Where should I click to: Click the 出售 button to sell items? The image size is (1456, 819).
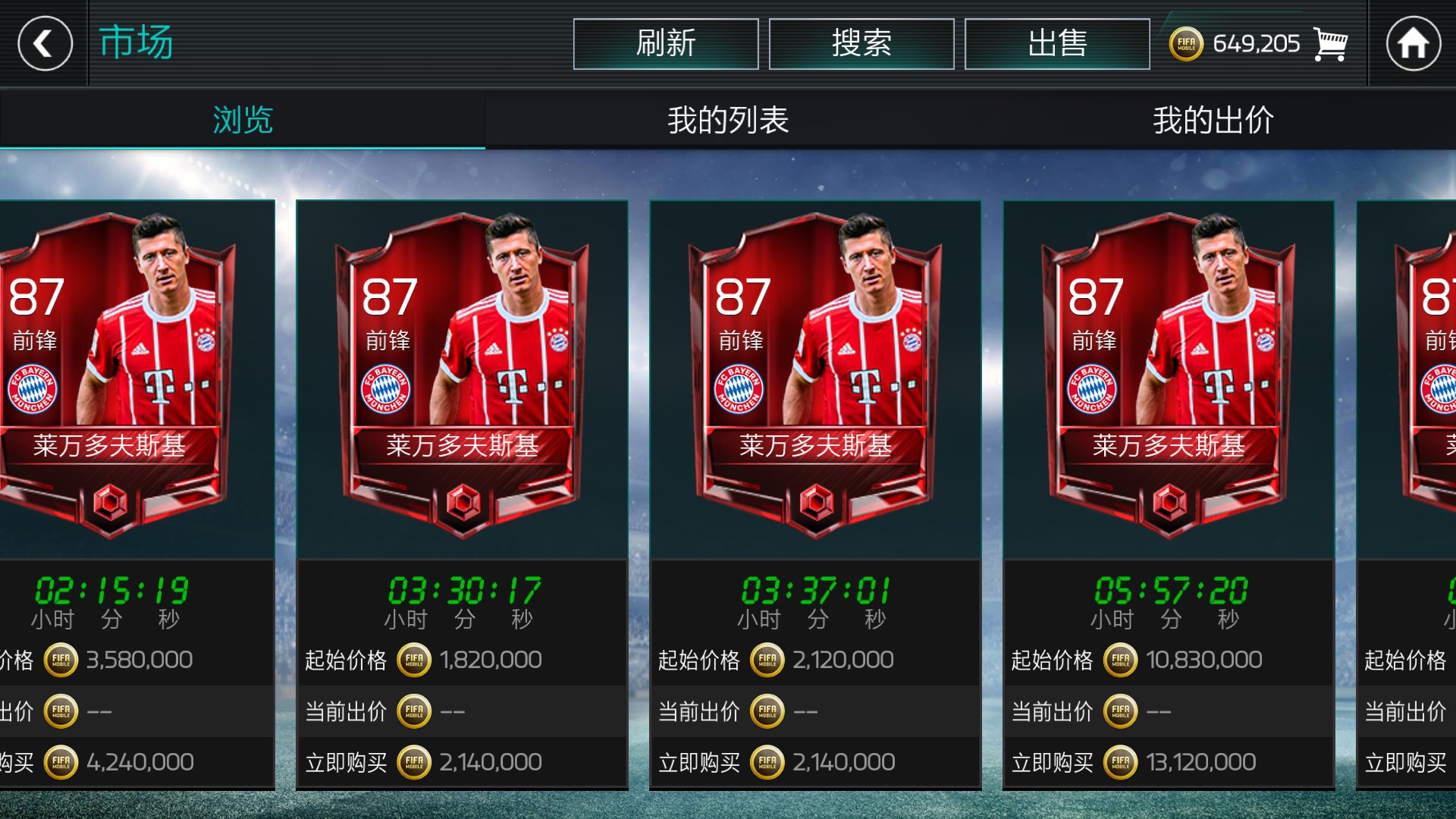pos(1059,43)
